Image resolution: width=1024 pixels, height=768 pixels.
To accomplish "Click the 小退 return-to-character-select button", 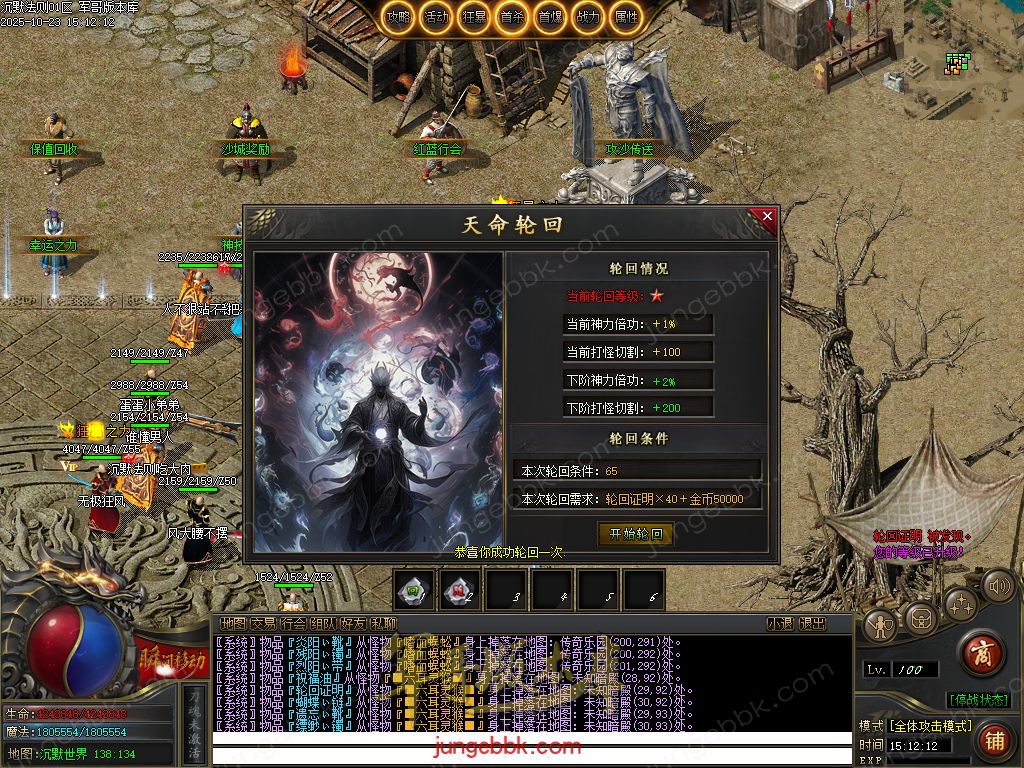I will pyautogui.click(x=780, y=624).
